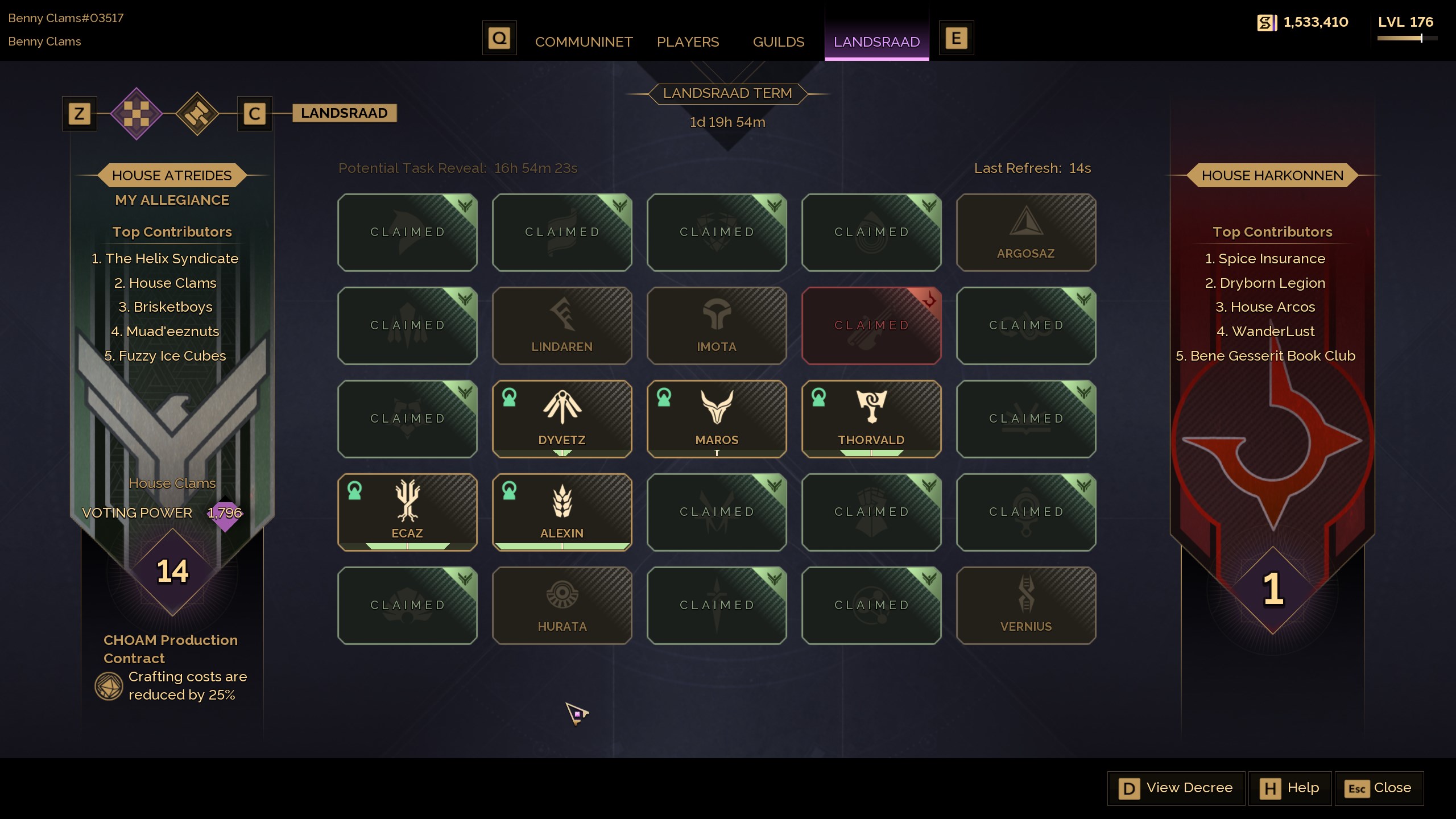The height and width of the screenshot is (819, 1456).
Task: Open the Maros house task
Action: [717, 419]
